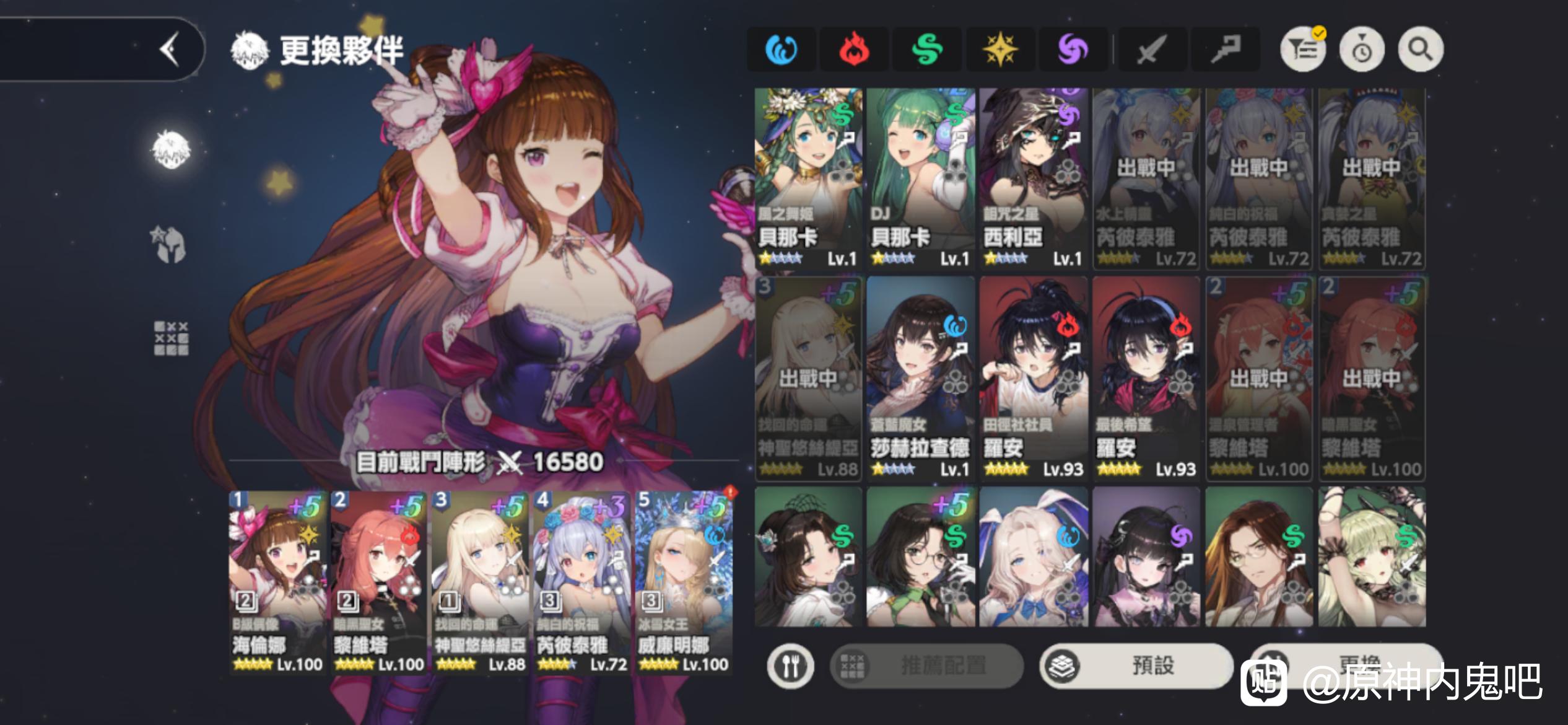The width and height of the screenshot is (1568, 725).
Task: Filter partners by dark swirl element
Action: pos(1073,49)
